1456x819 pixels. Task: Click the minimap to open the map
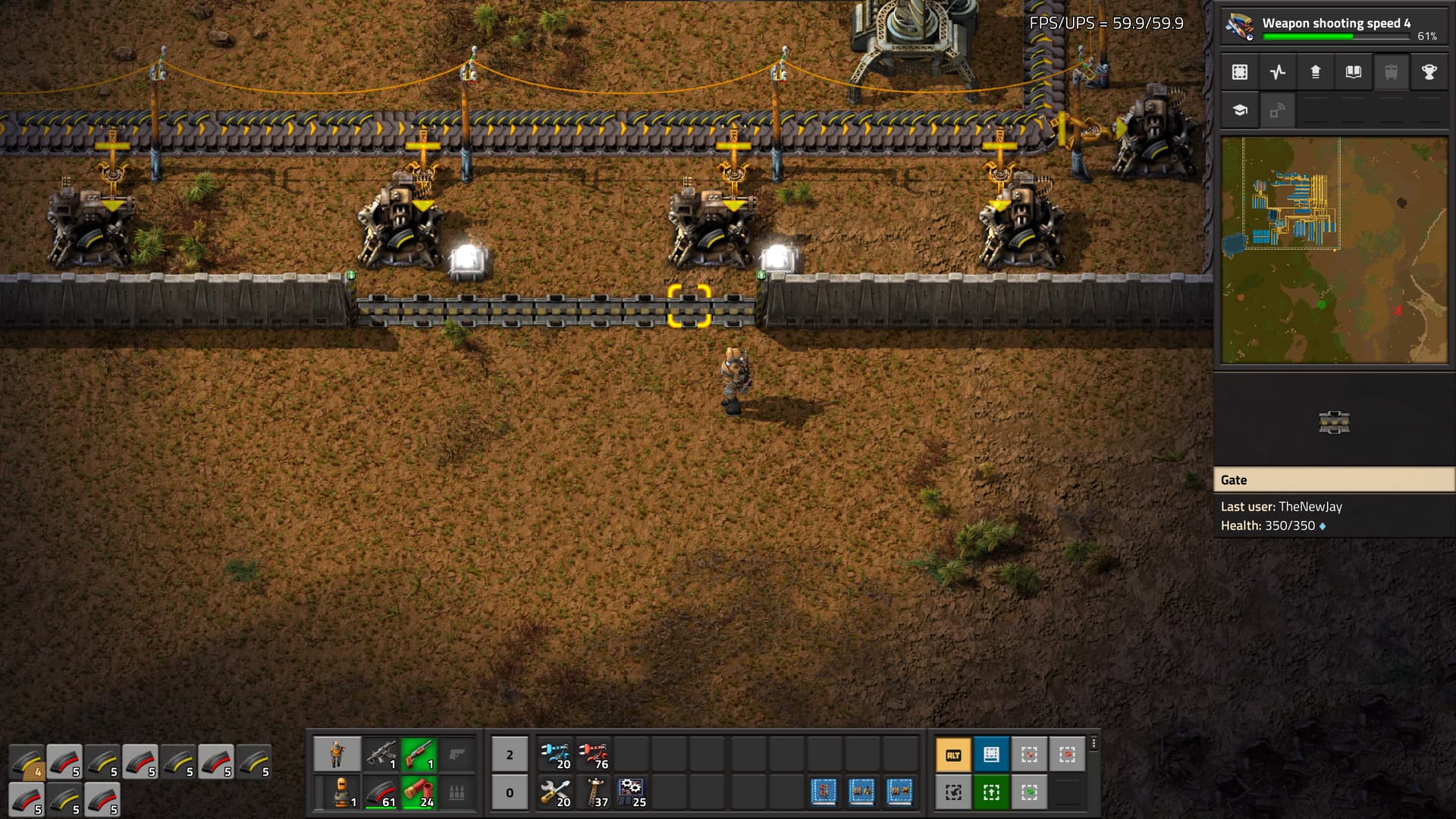(1334, 250)
